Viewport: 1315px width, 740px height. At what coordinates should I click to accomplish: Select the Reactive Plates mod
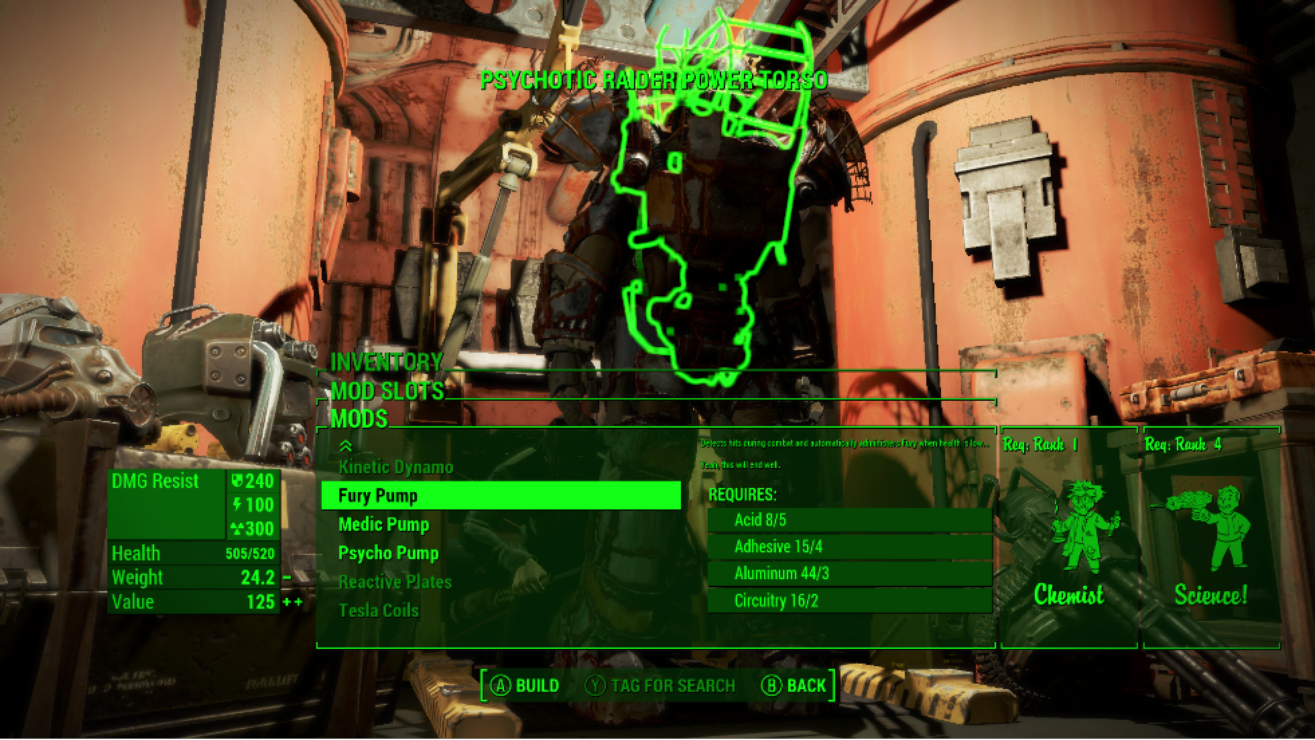(395, 582)
